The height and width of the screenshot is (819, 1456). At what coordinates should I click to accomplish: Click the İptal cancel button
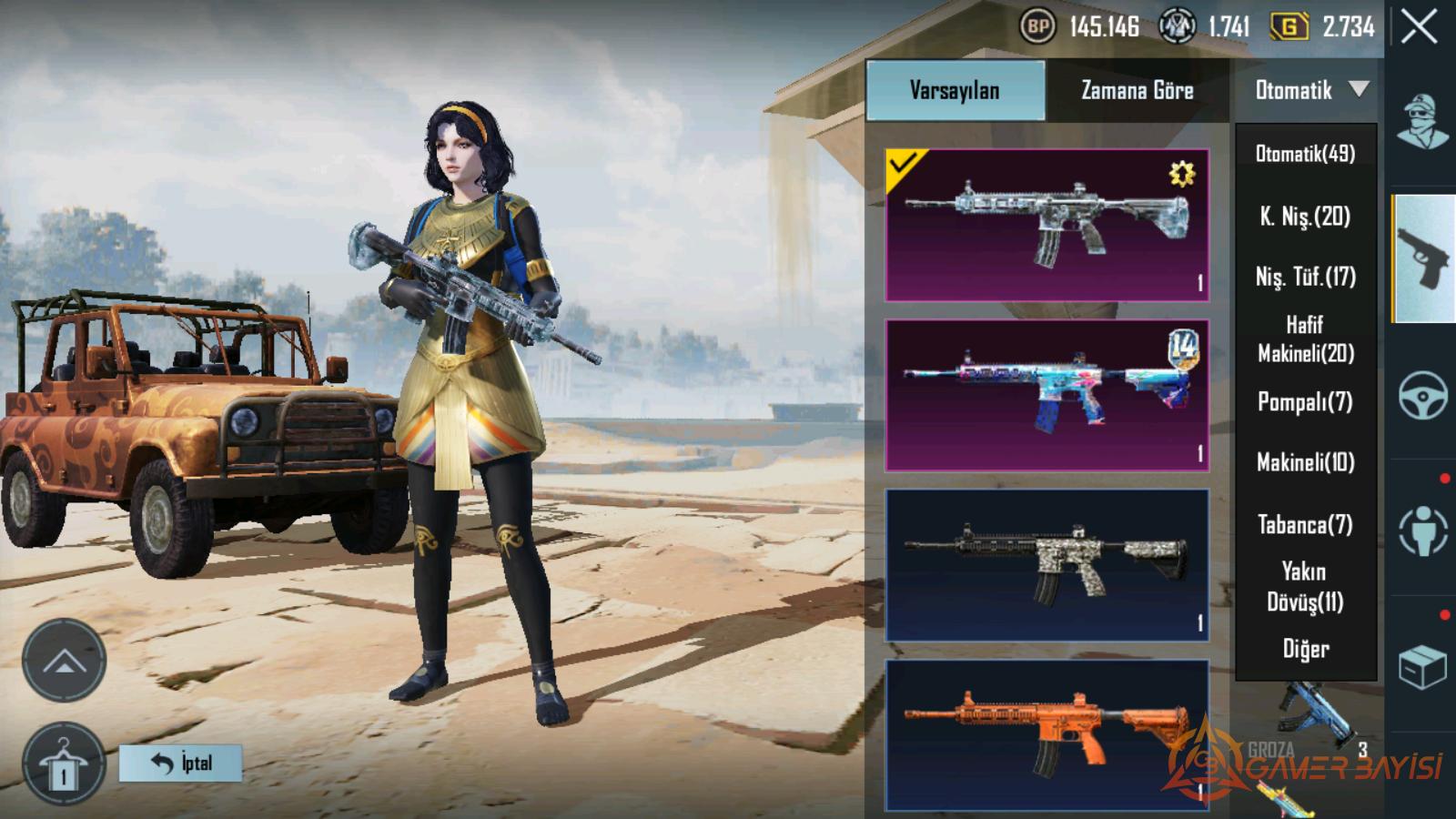181,763
